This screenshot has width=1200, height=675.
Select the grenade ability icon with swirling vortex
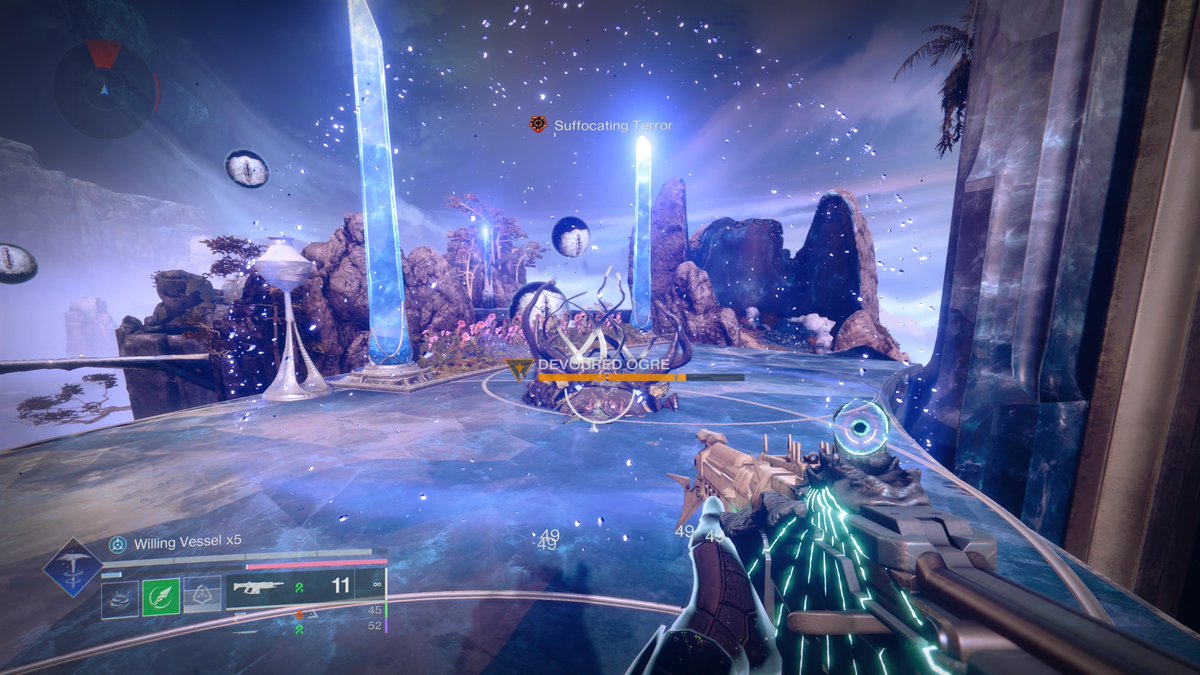click(120, 596)
